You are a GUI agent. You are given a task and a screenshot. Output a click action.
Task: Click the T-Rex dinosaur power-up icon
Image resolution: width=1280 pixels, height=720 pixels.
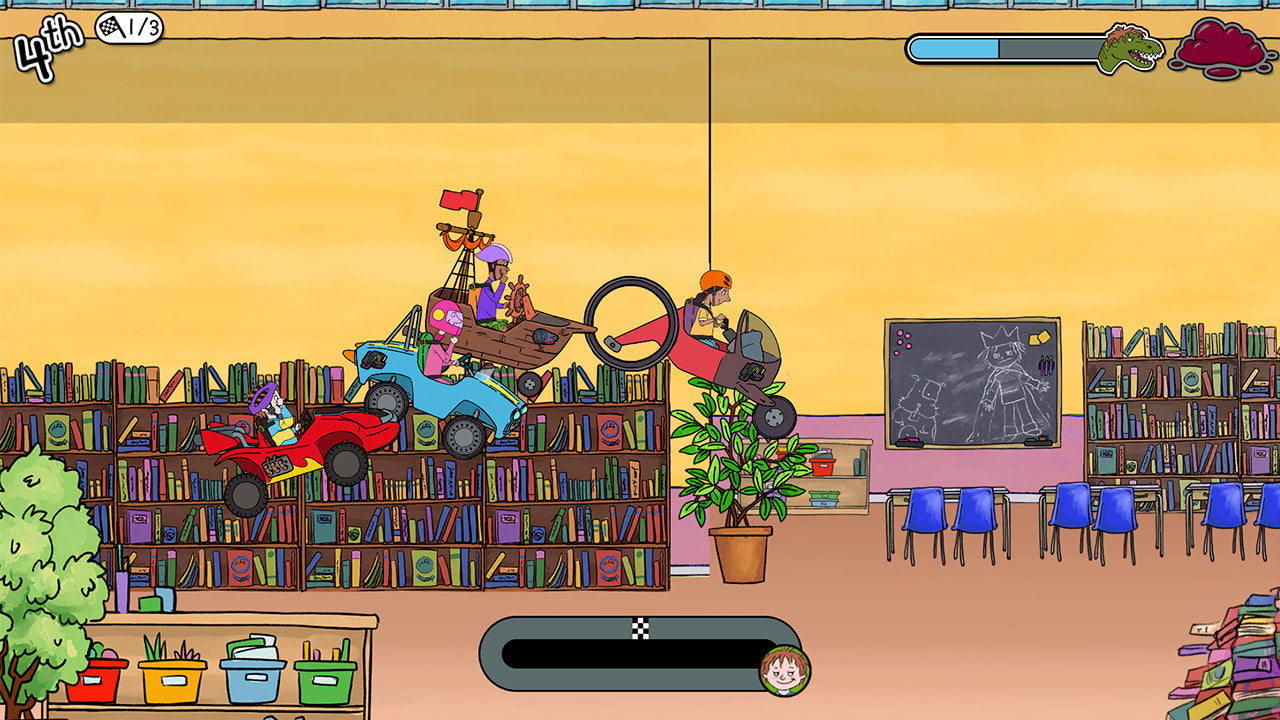tap(1130, 48)
